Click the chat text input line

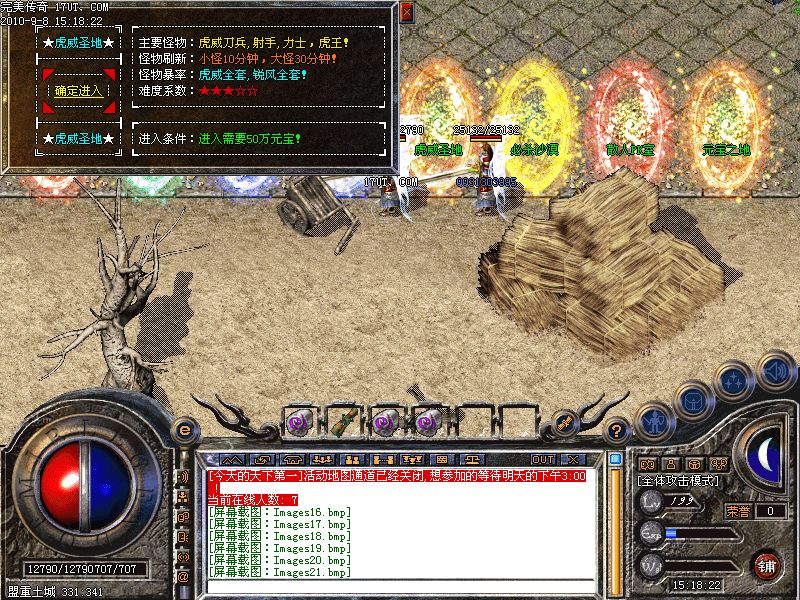[400, 587]
